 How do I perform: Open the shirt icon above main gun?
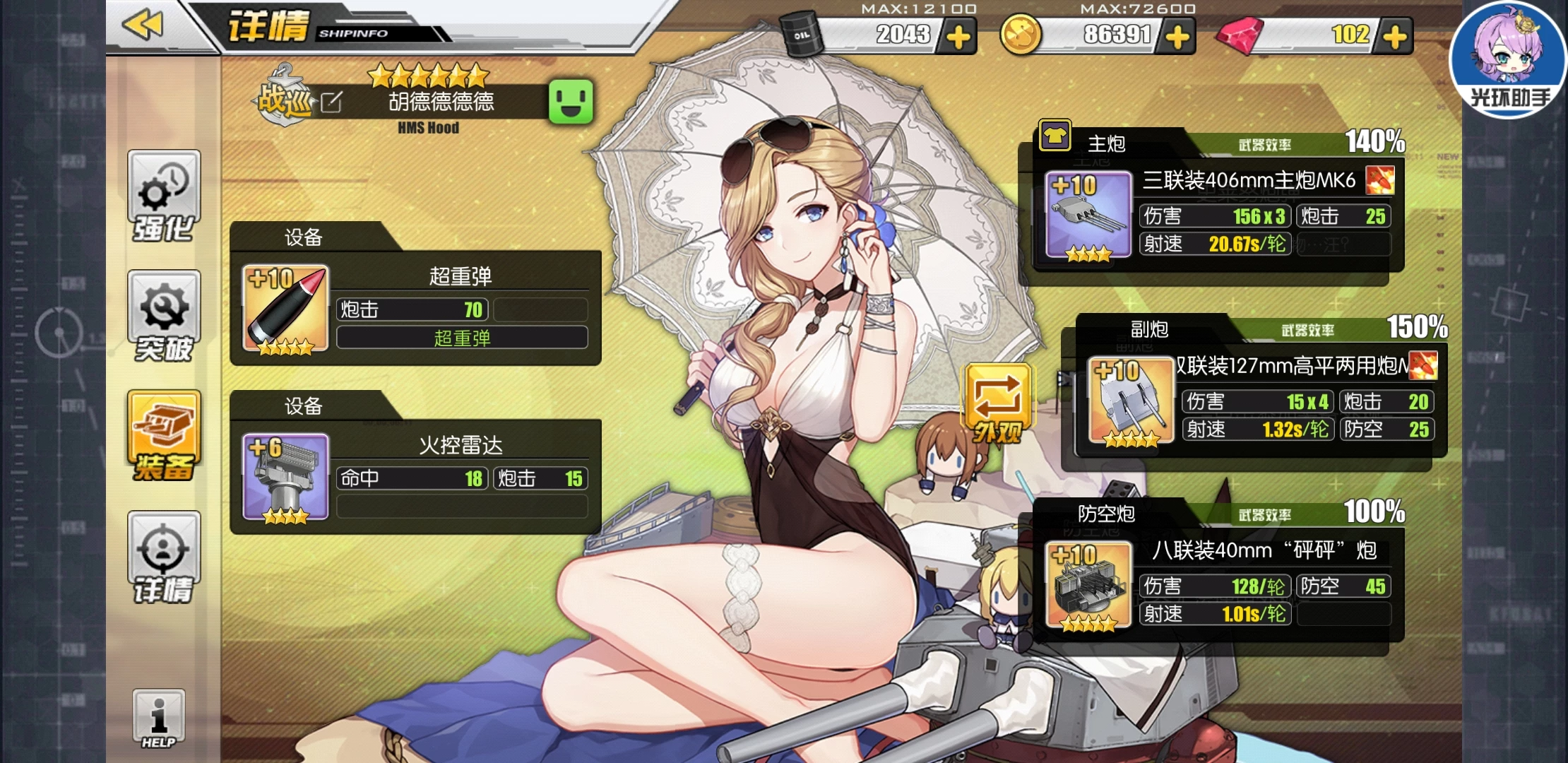coord(1055,135)
